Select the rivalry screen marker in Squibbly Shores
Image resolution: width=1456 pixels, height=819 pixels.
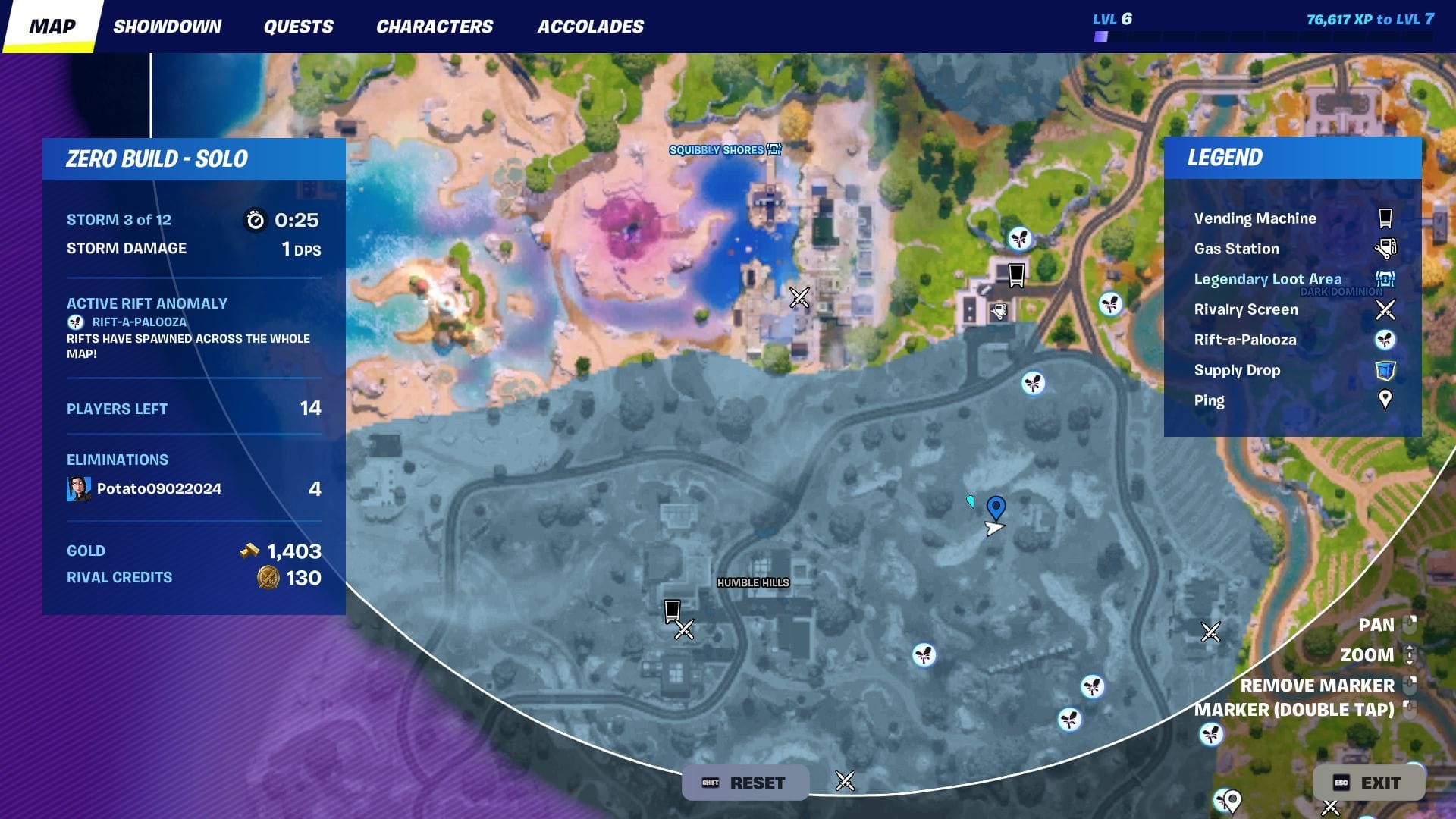click(799, 297)
